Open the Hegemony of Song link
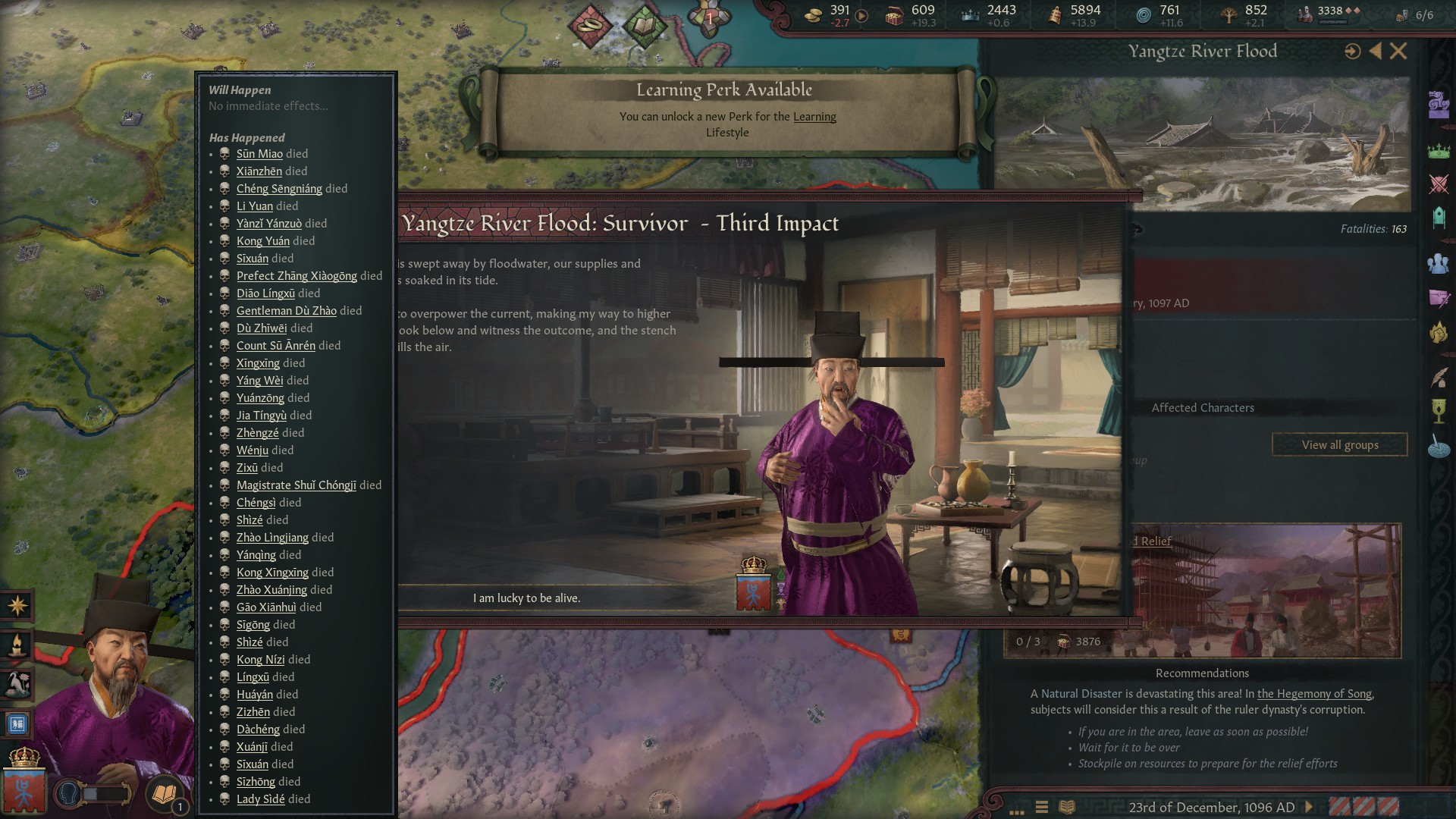The image size is (1456, 819). point(1313,694)
